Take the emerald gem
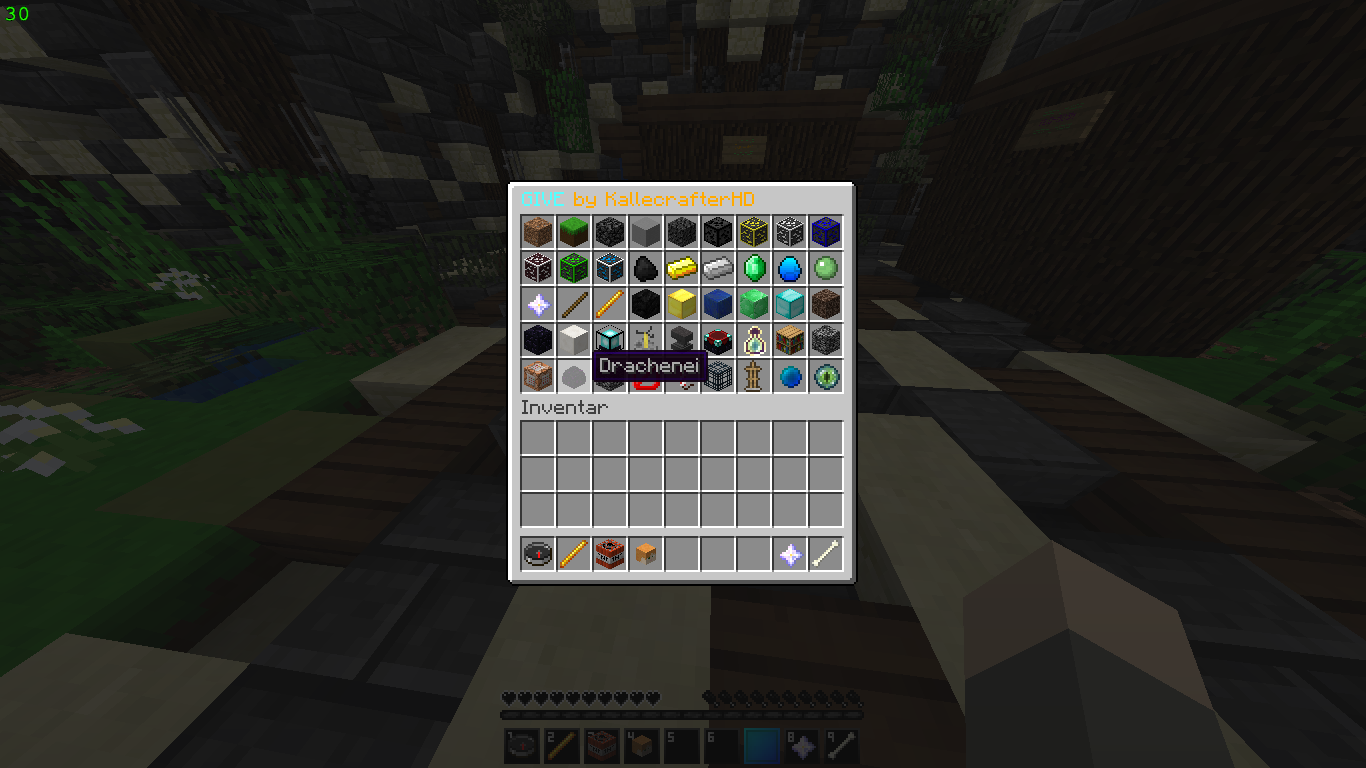The height and width of the screenshot is (768, 1366). pos(754,268)
